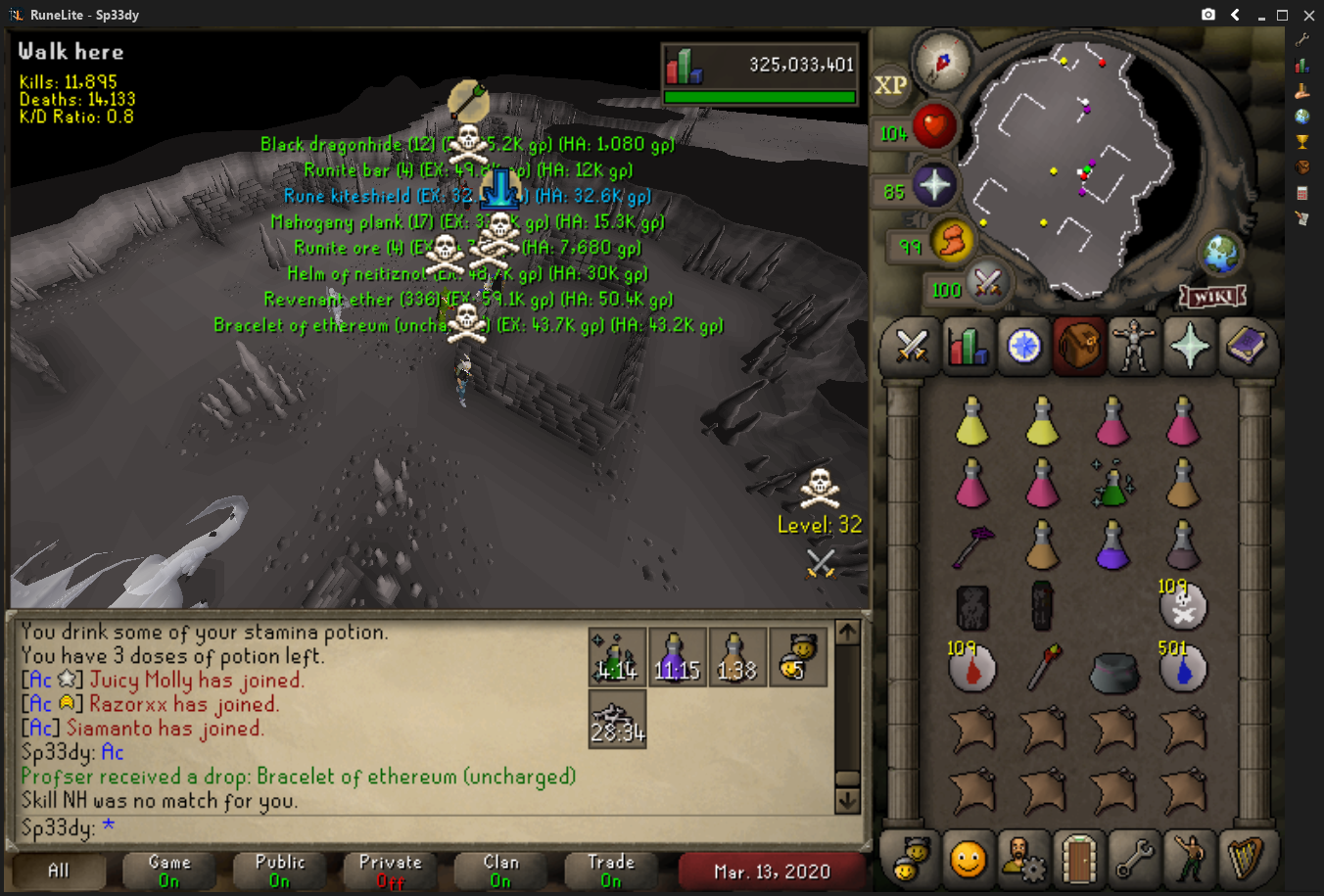
Task: Open the wrench Settings tab
Action: pyautogui.click(x=1134, y=859)
